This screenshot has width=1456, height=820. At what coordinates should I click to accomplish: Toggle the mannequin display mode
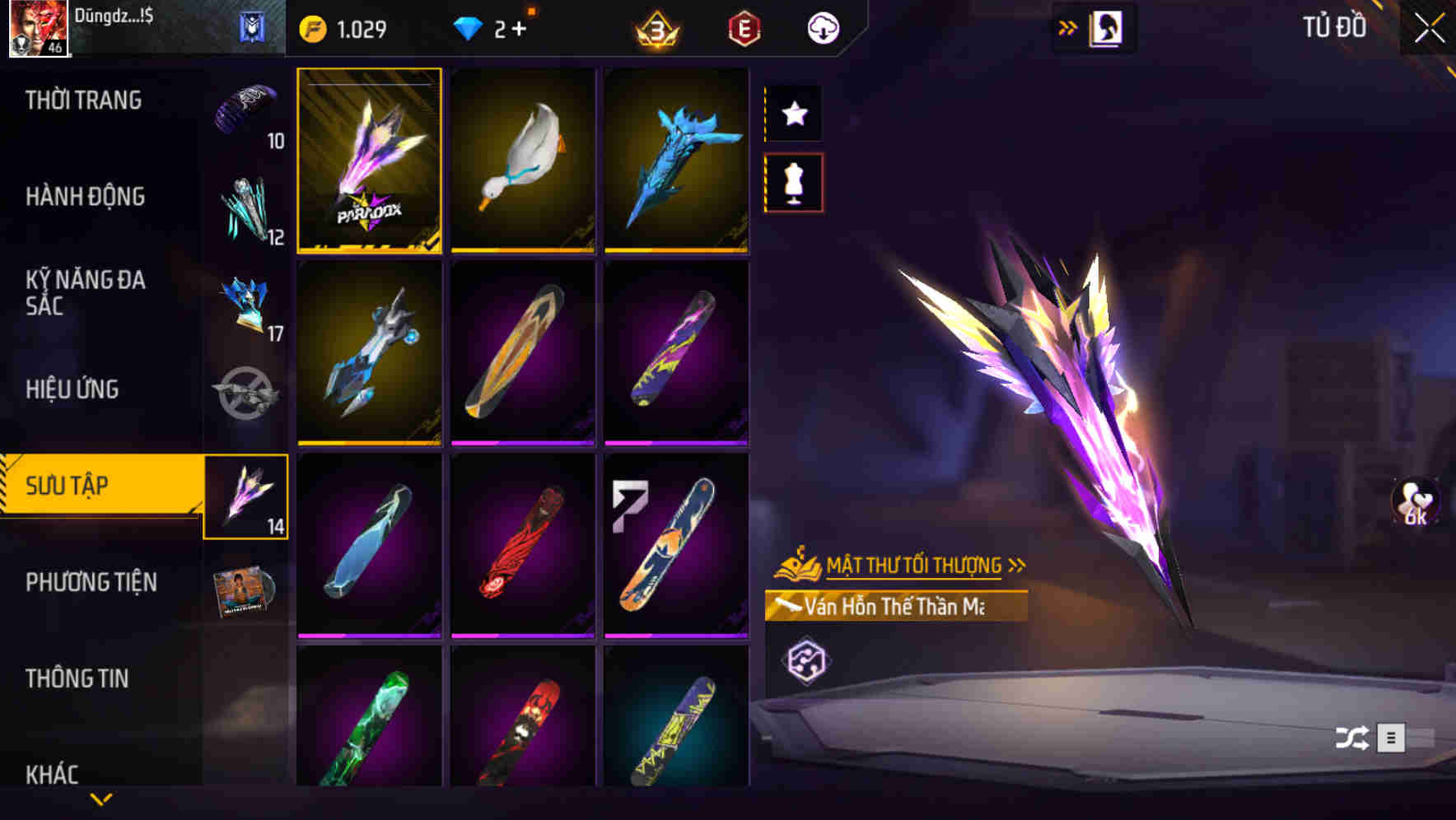pyautogui.click(x=793, y=183)
